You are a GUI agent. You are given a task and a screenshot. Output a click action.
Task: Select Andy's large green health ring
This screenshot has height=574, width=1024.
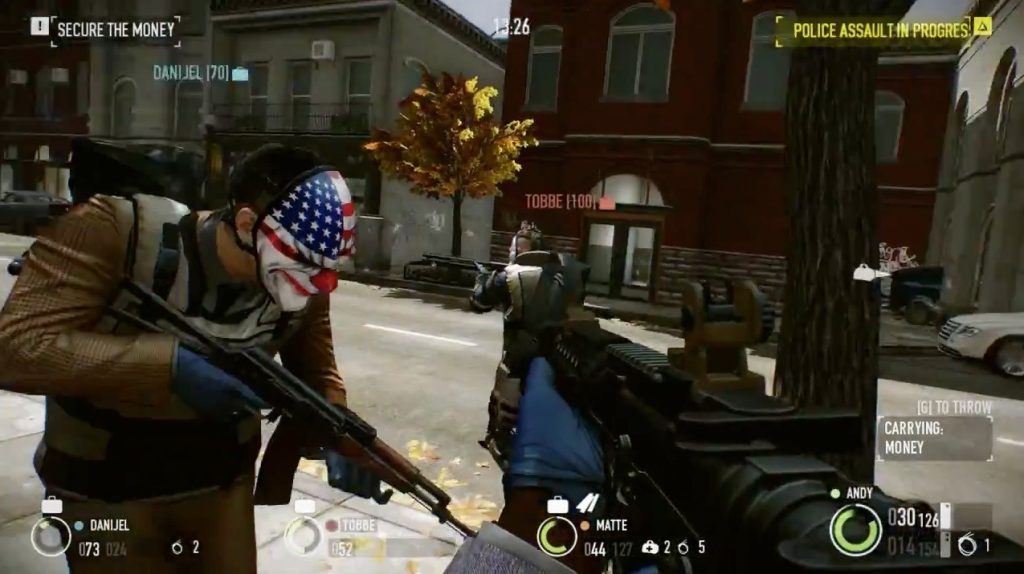point(855,529)
